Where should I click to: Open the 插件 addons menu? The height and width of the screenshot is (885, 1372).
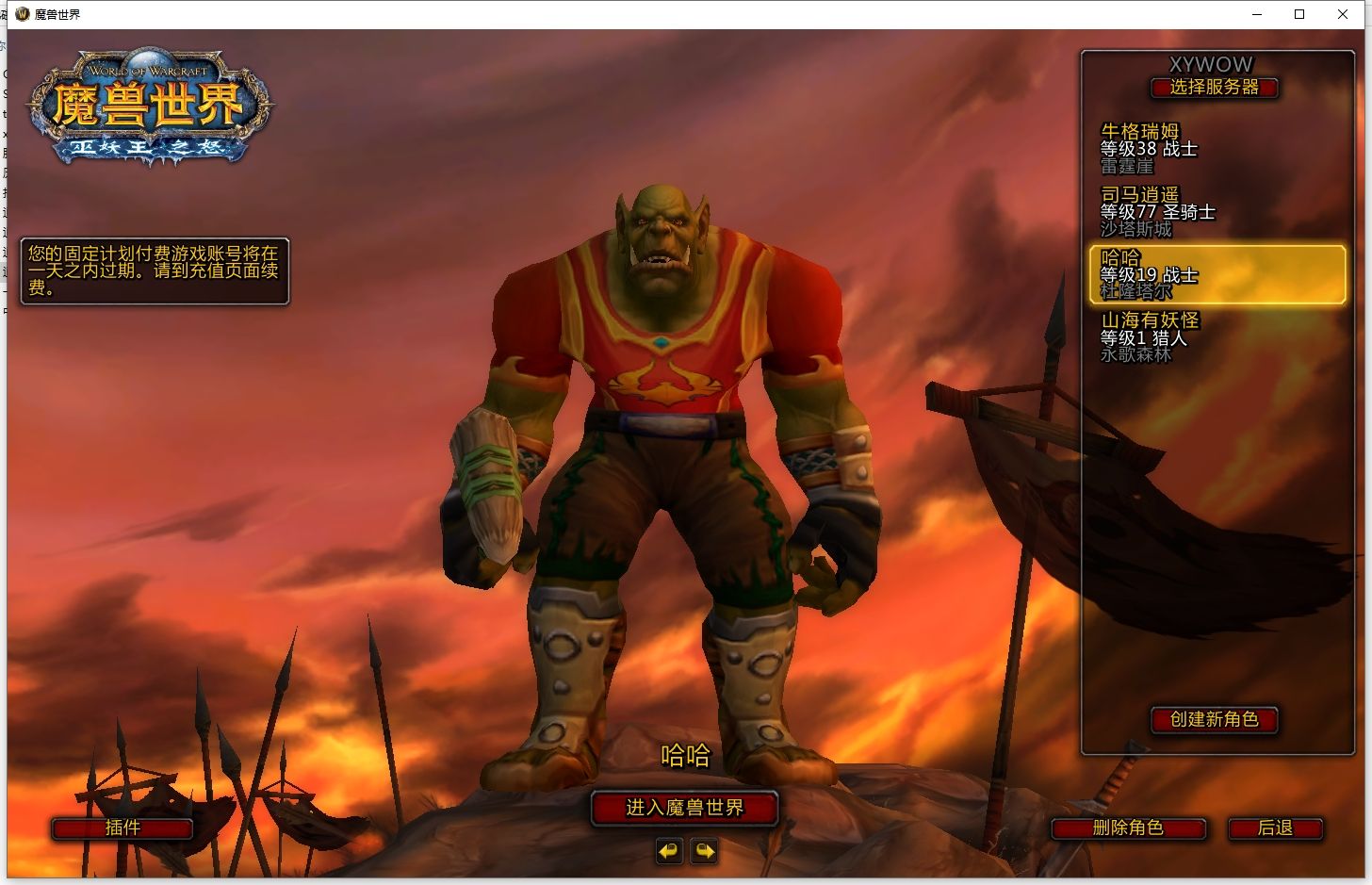click(122, 828)
